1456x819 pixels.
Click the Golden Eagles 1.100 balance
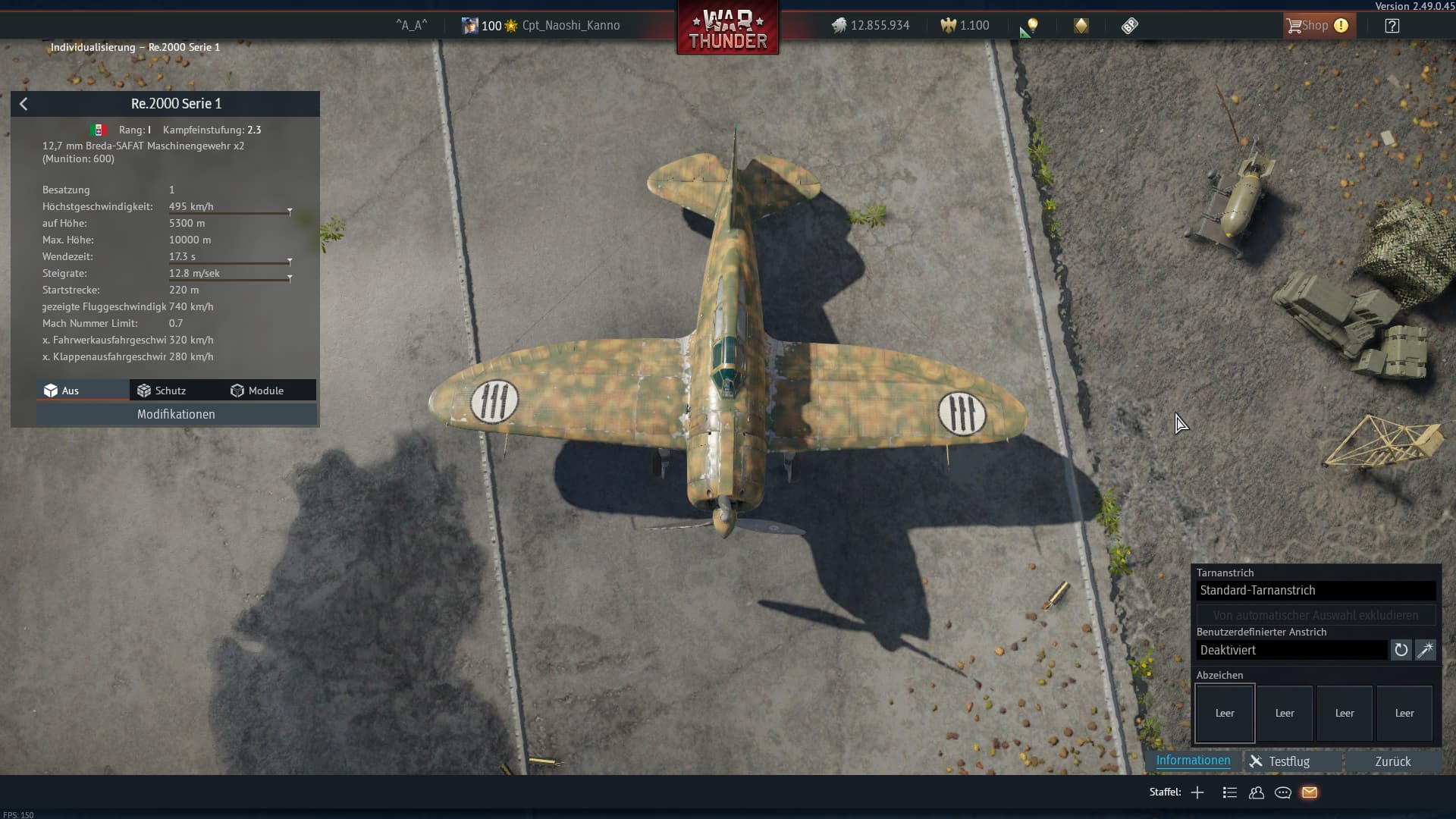click(x=965, y=26)
